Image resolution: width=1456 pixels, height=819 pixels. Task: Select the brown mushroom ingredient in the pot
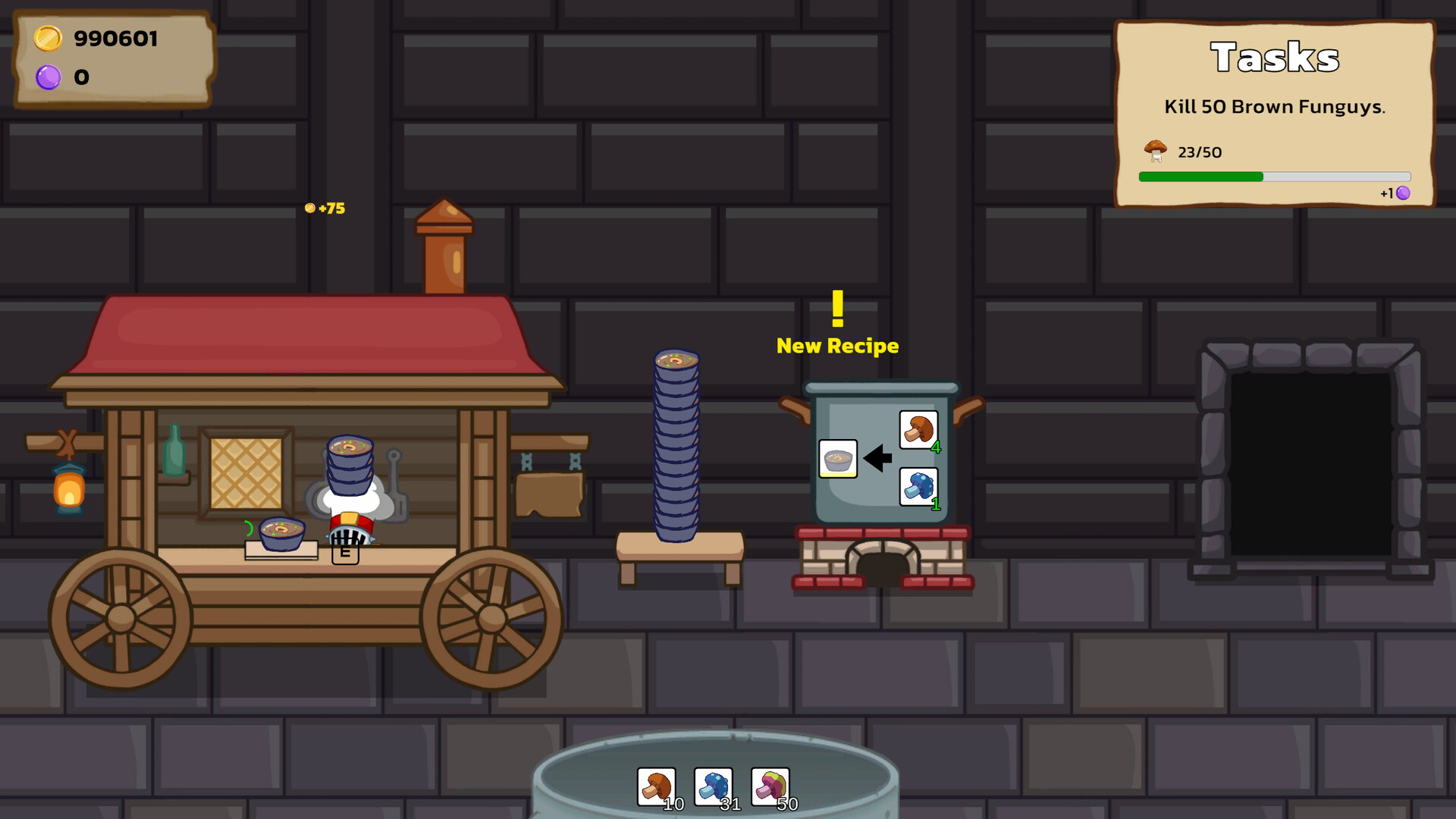click(920, 429)
